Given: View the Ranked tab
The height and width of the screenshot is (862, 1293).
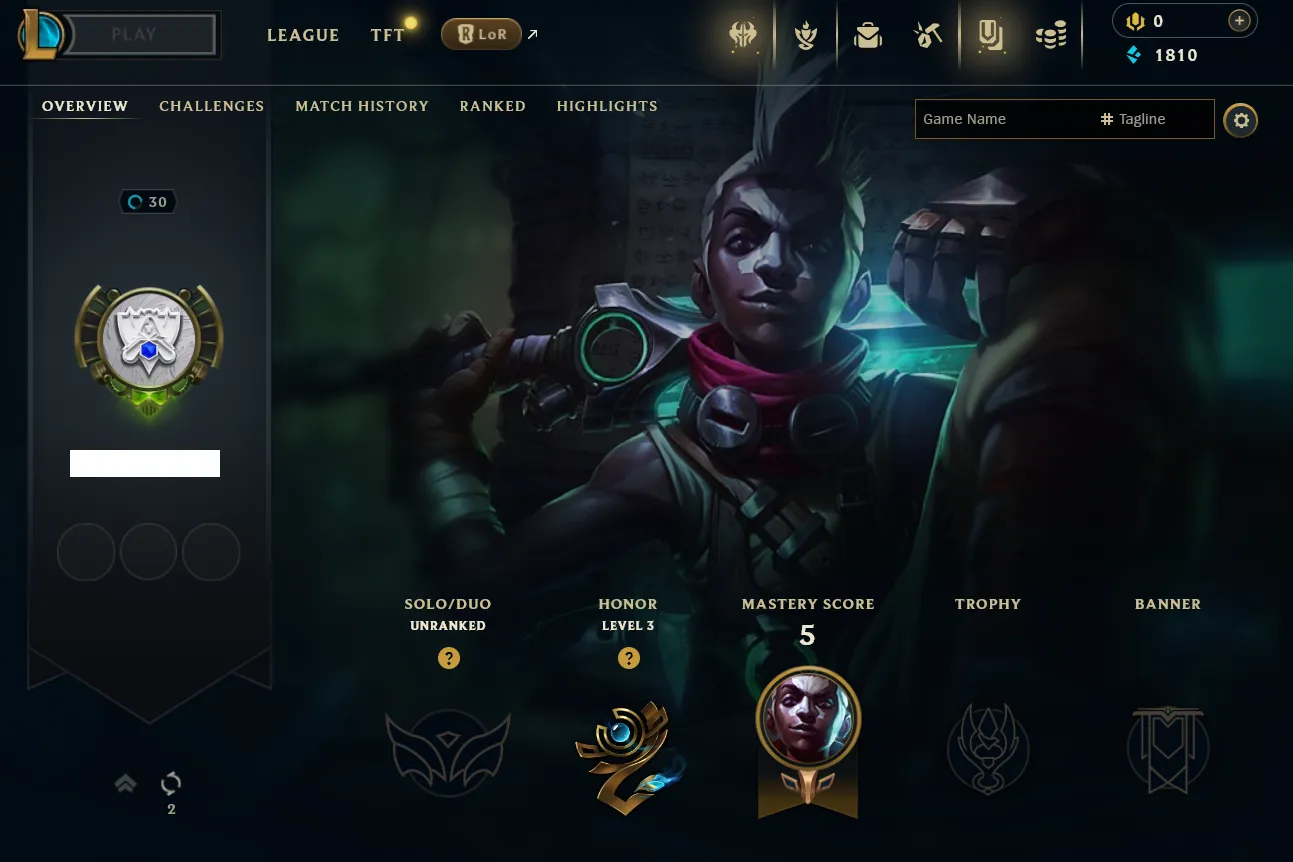Looking at the screenshot, I should [x=492, y=106].
